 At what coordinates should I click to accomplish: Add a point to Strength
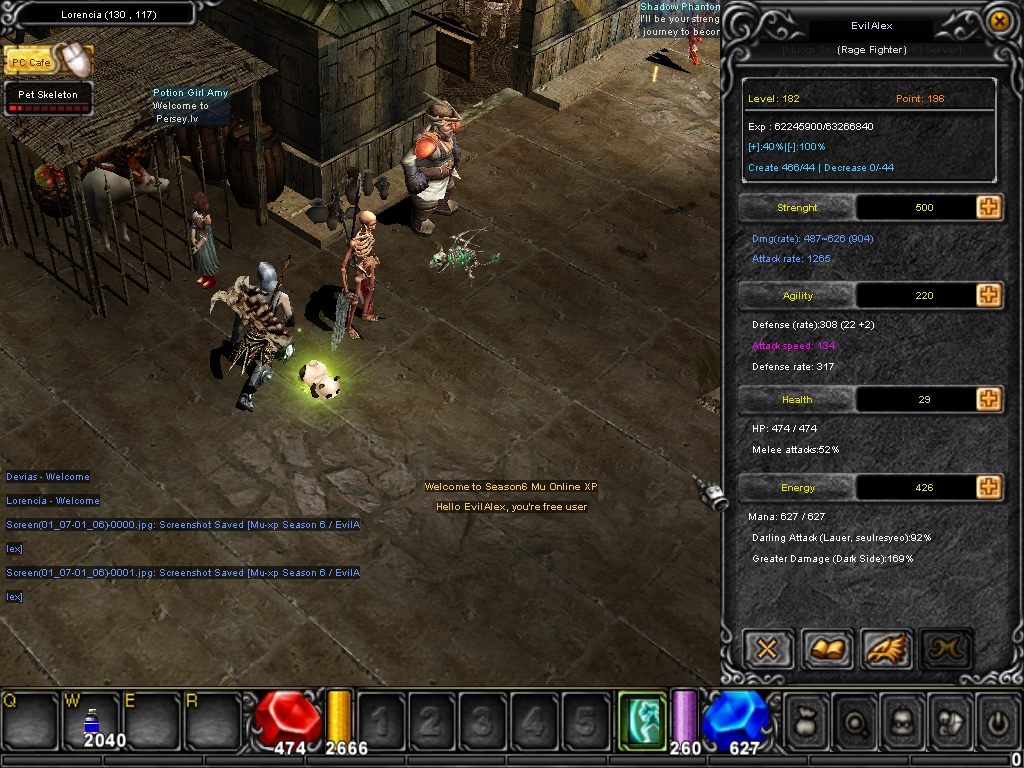click(x=989, y=207)
